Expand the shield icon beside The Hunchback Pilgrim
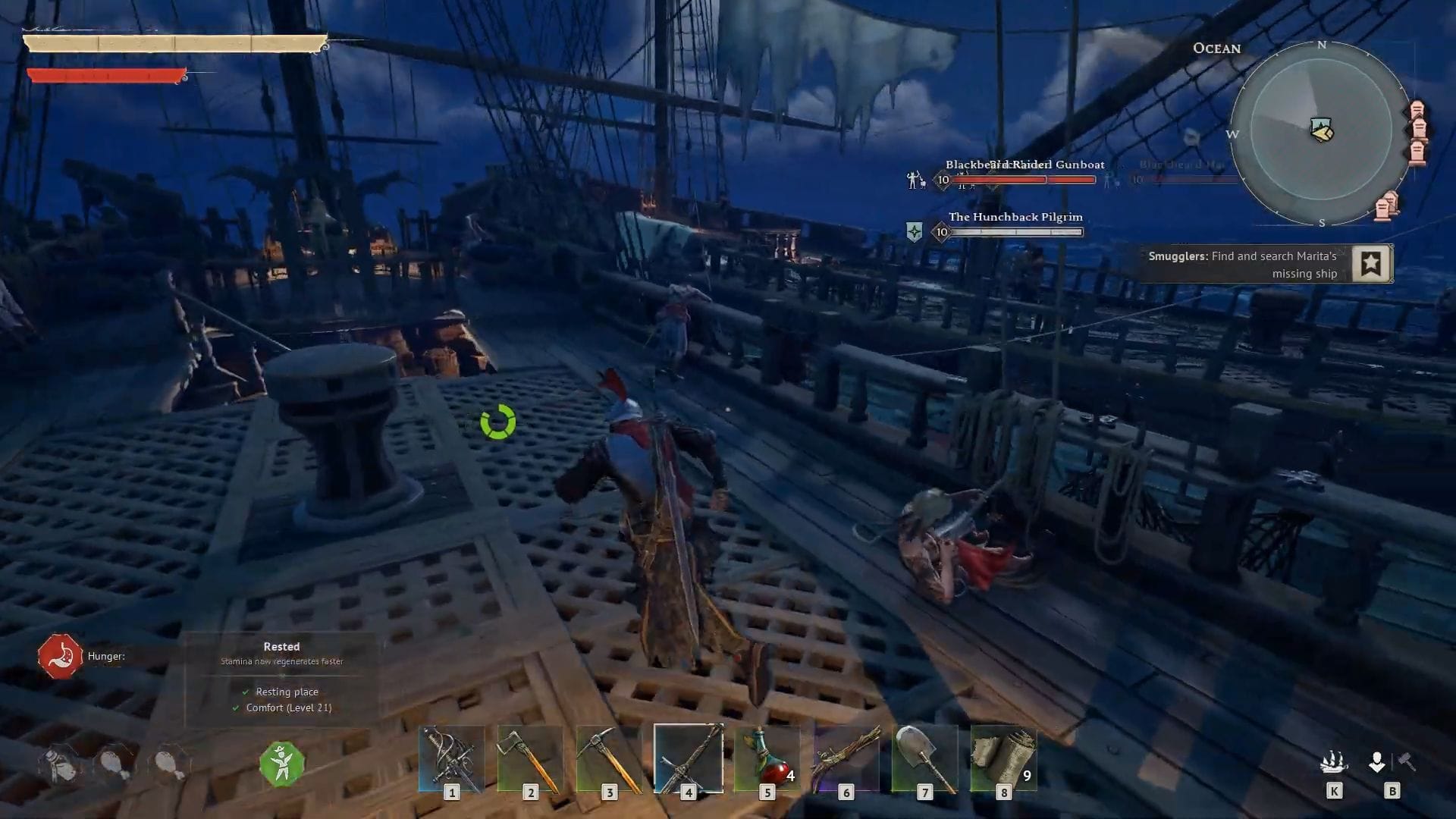The width and height of the screenshot is (1456, 819). pos(915,230)
